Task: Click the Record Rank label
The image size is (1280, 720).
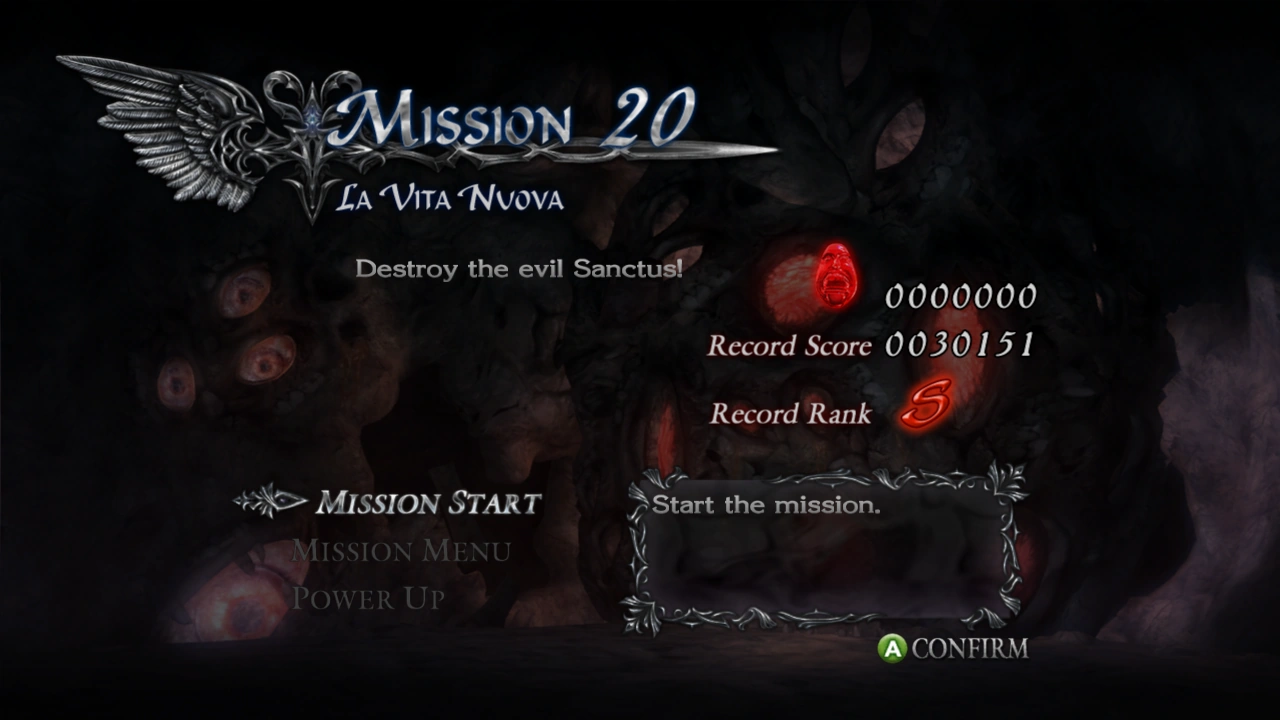Action: [790, 414]
